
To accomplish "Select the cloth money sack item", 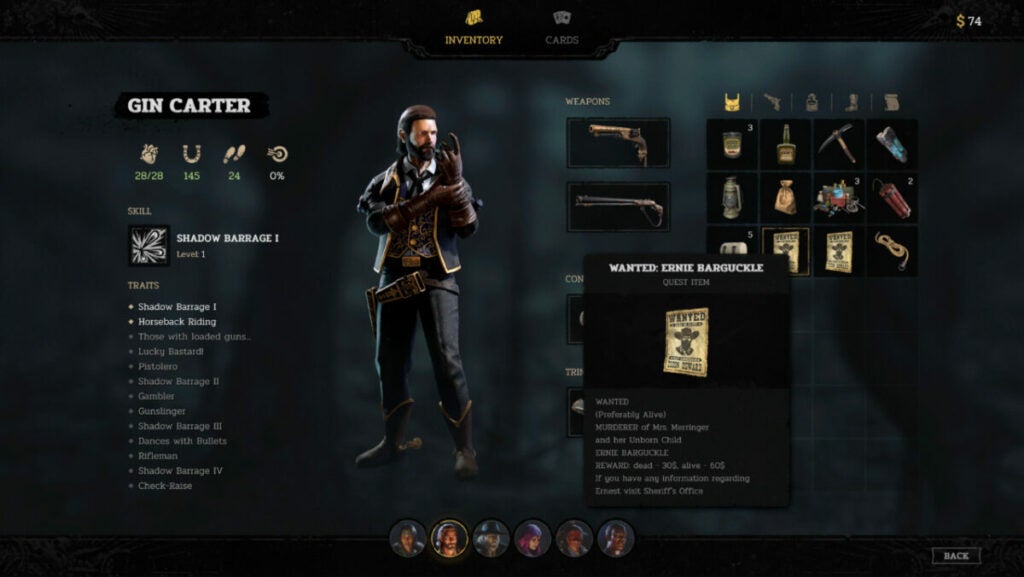I will tap(785, 198).
